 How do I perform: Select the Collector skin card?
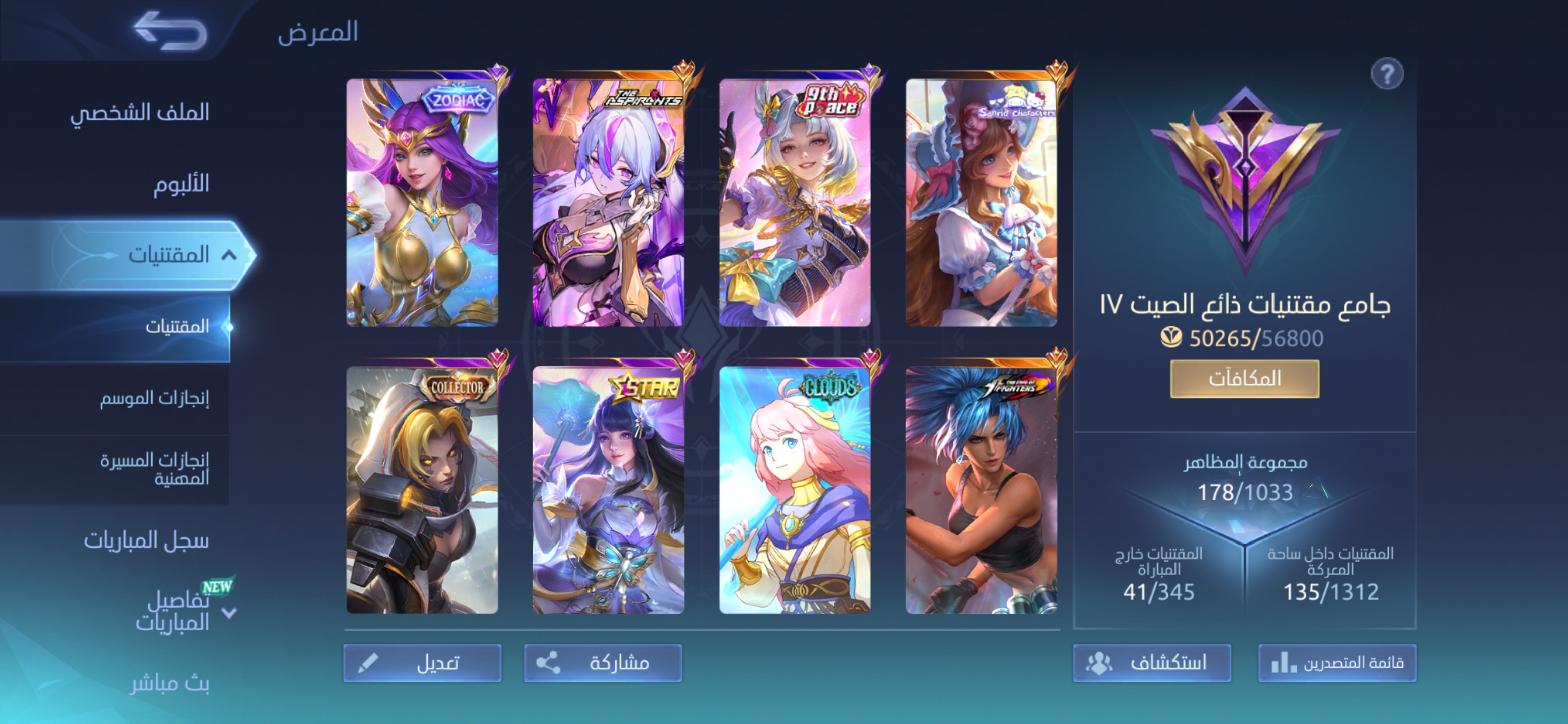(x=422, y=490)
